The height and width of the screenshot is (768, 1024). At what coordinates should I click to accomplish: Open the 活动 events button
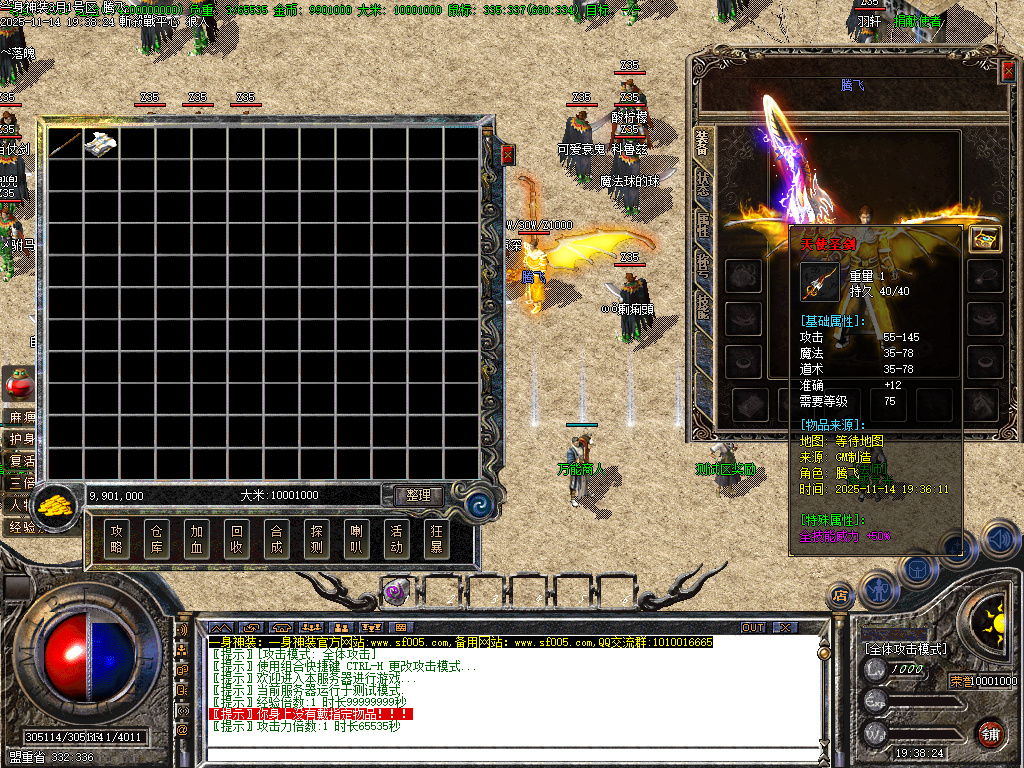396,539
